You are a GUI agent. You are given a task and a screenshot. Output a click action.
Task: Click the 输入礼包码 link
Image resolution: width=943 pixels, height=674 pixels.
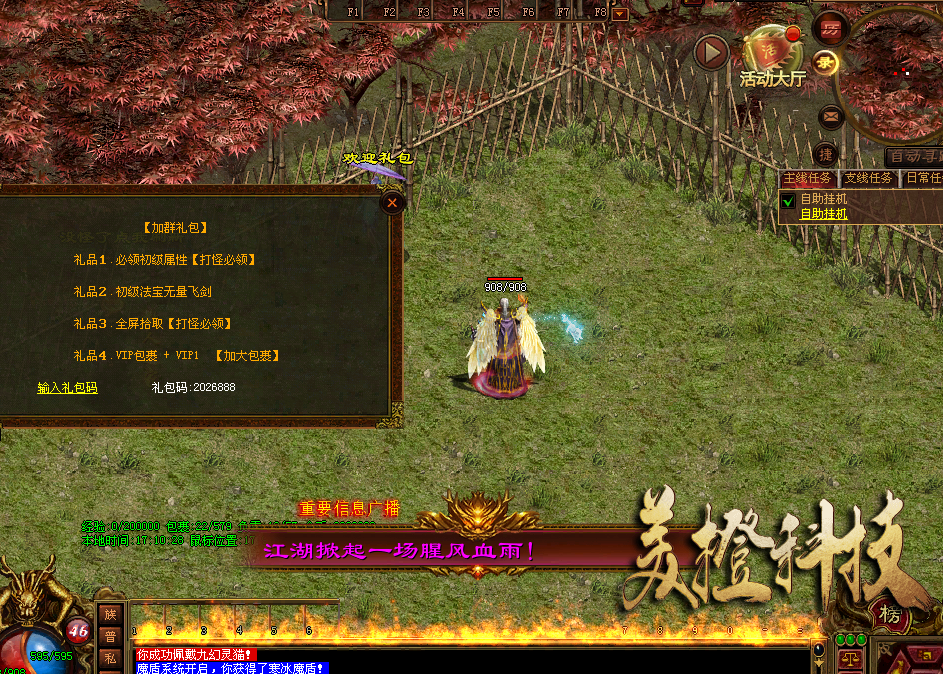pyautogui.click(x=68, y=388)
